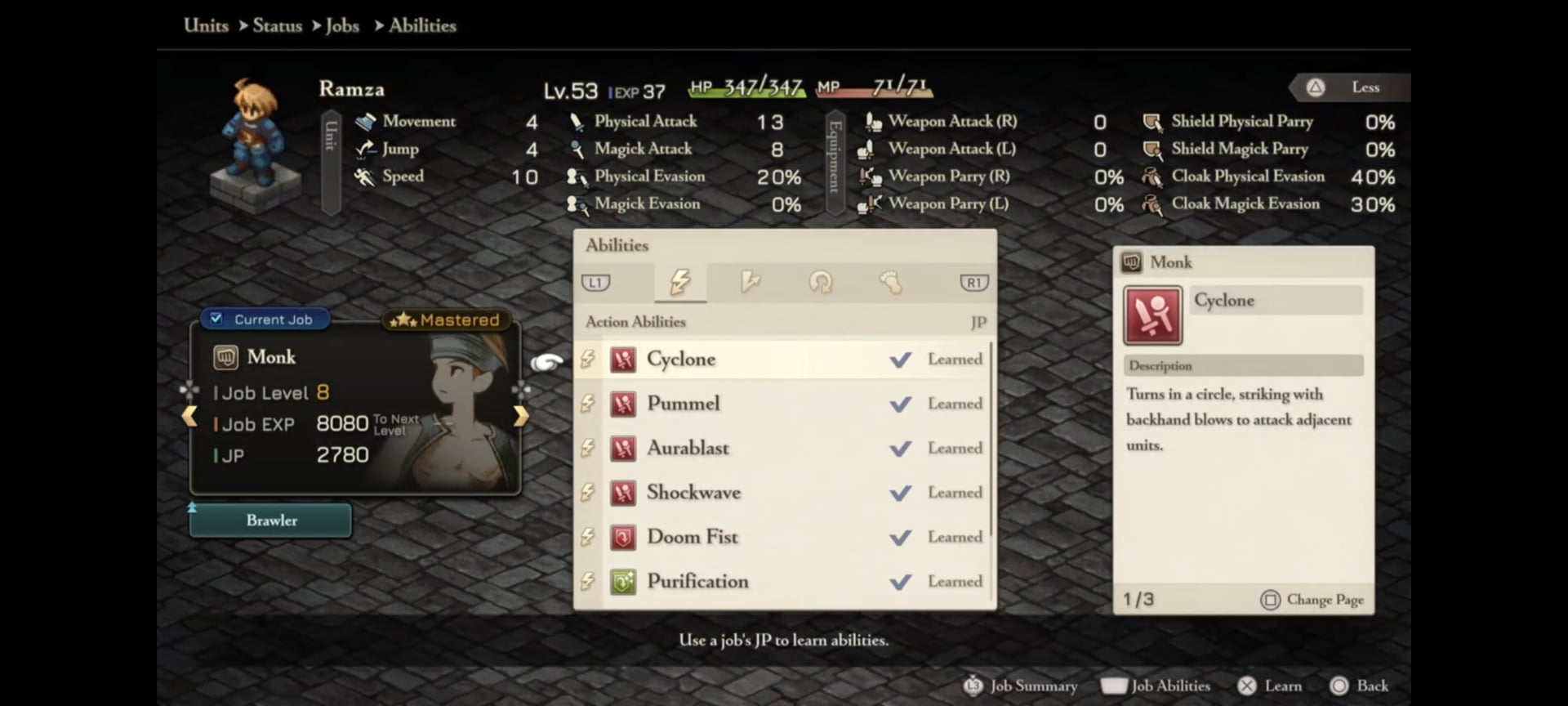Open the Support Abilities circular-arrow icon
Image resolution: width=1568 pixels, height=706 pixels.
pyautogui.click(x=822, y=282)
